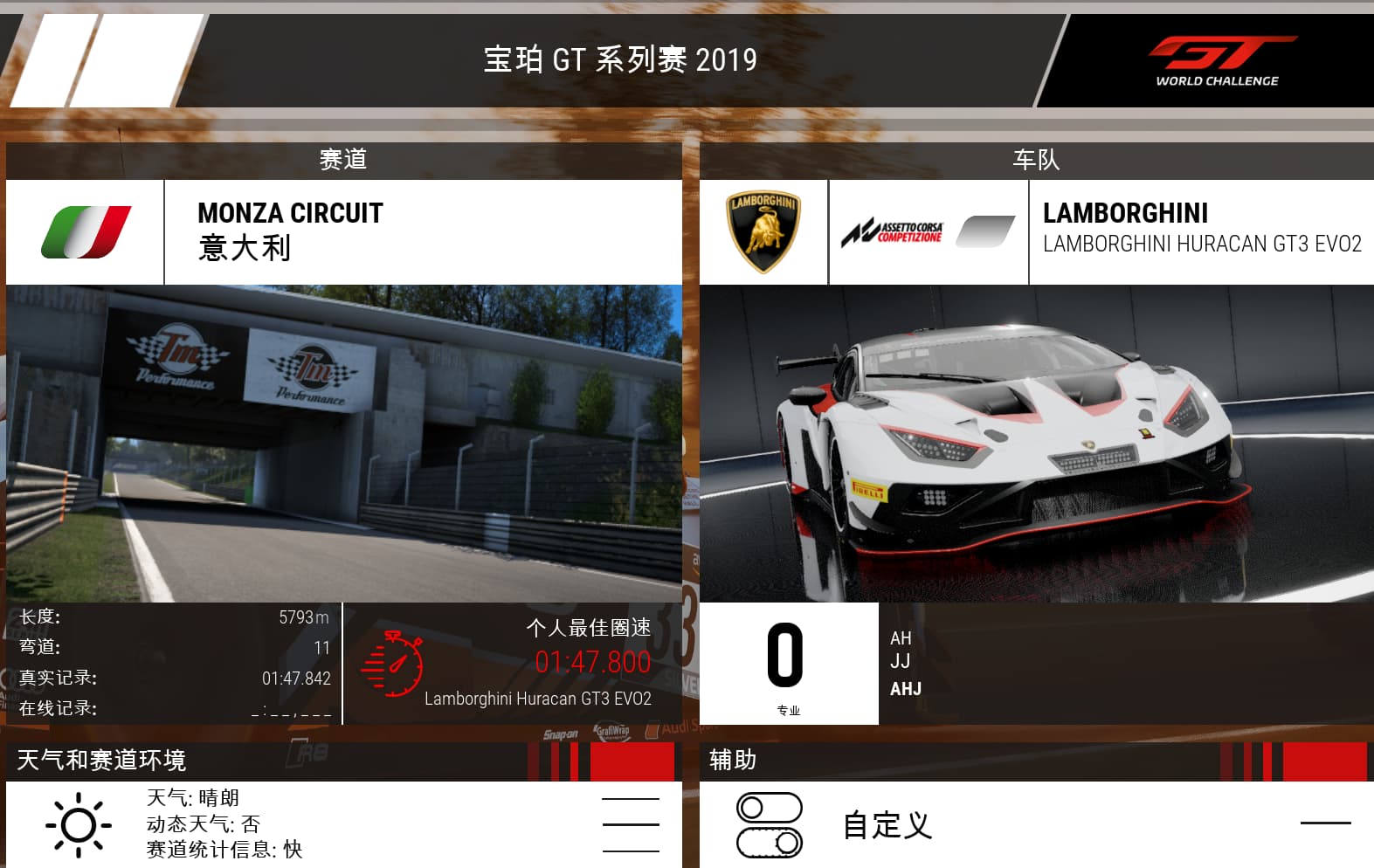Click the white Lamborghini car preview image
Screen dimensions: 1374x868
point(1036,443)
